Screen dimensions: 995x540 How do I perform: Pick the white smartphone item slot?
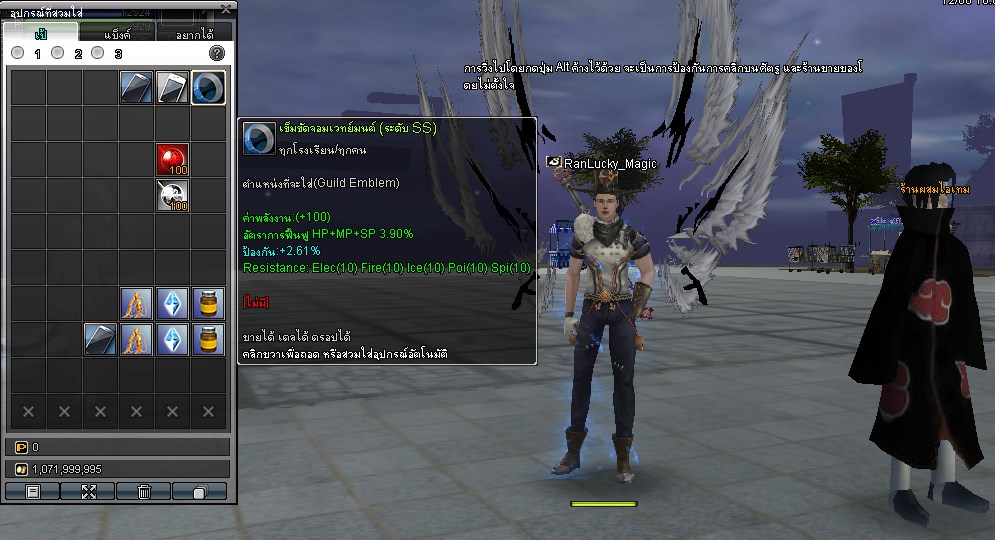tap(172, 88)
